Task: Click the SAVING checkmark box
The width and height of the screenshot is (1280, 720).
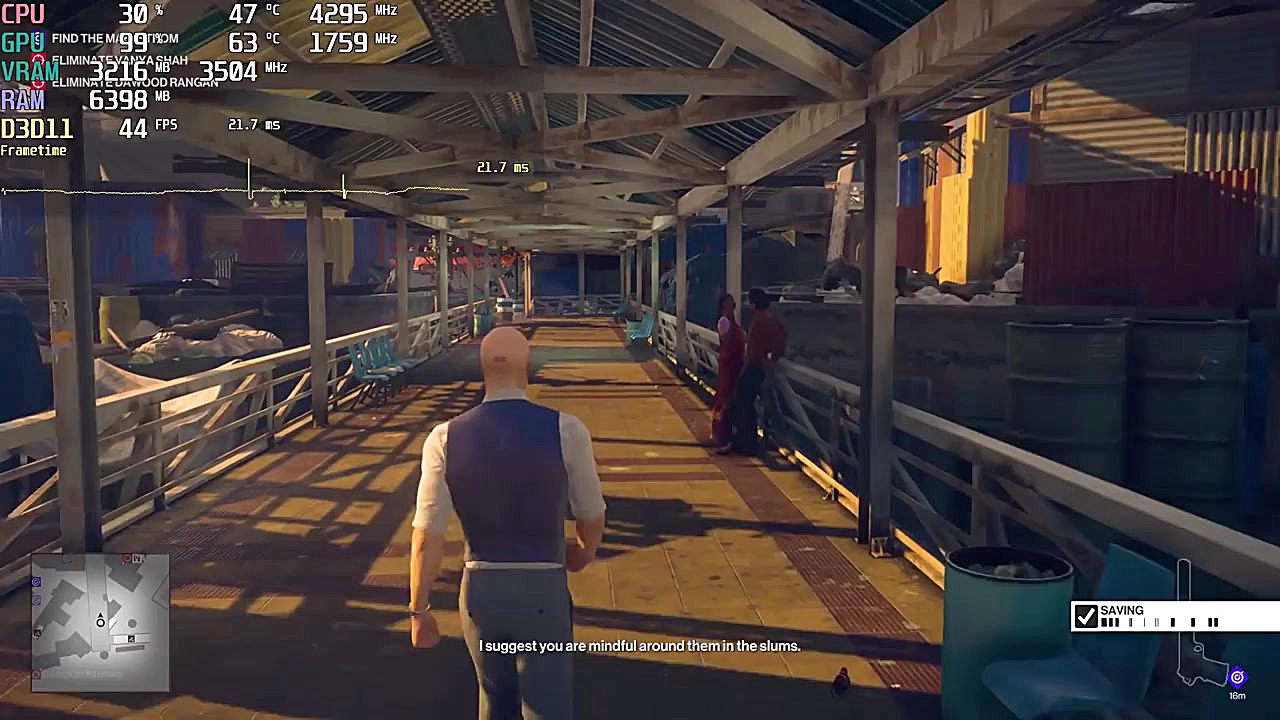Action: point(1087,616)
